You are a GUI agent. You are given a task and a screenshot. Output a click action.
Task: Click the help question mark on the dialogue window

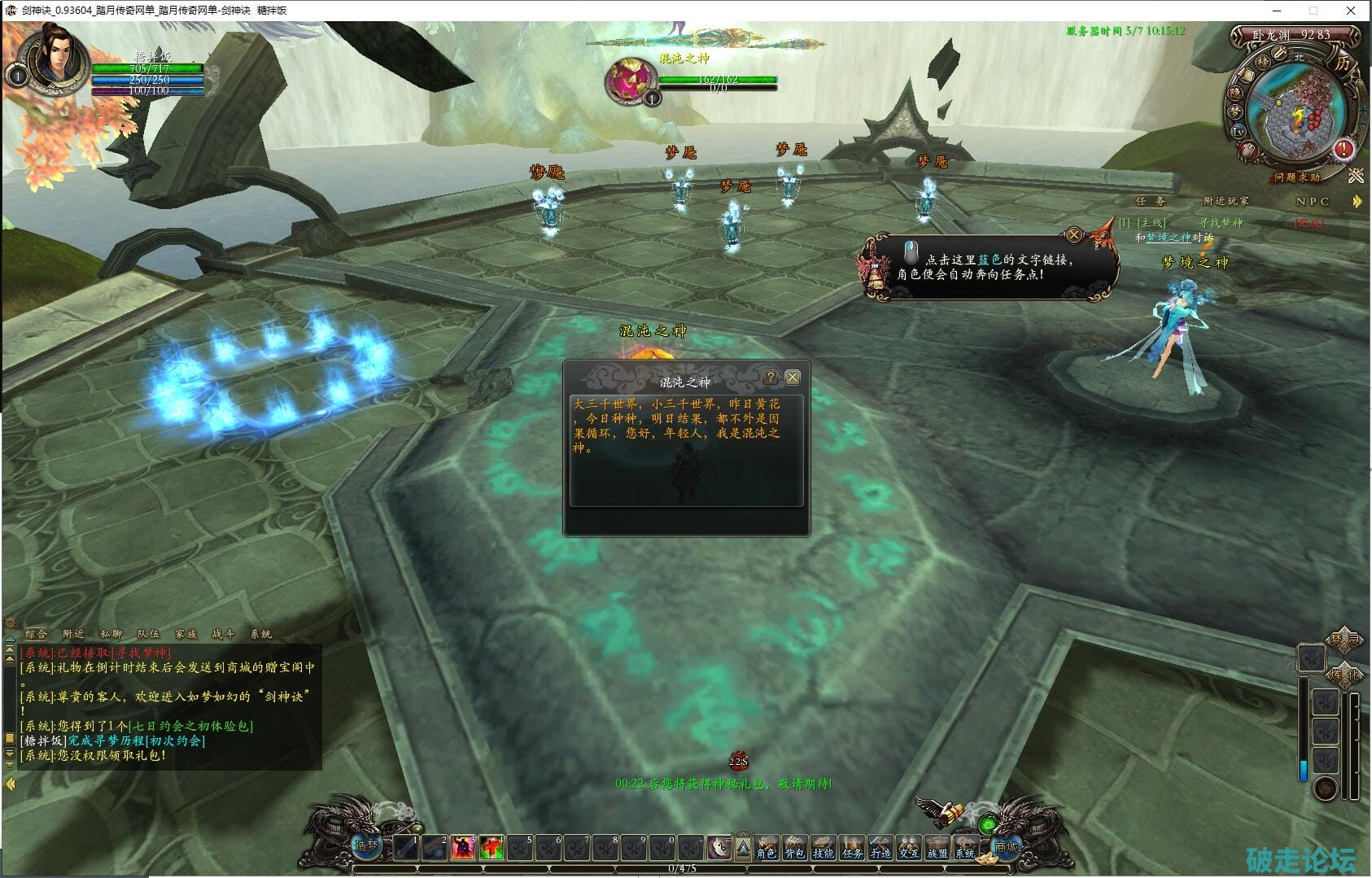[x=771, y=378]
